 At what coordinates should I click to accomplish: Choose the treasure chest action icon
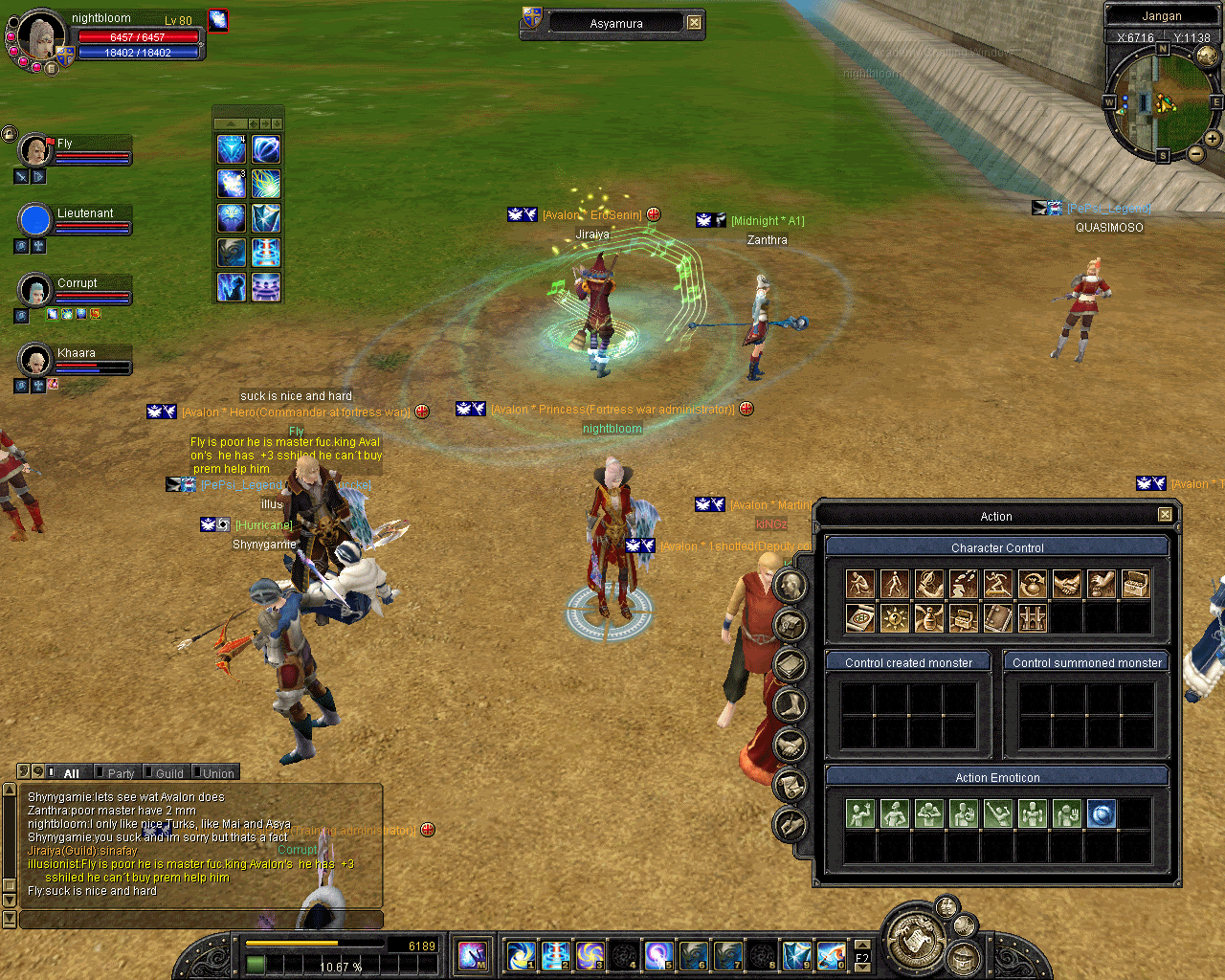point(1135,584)
